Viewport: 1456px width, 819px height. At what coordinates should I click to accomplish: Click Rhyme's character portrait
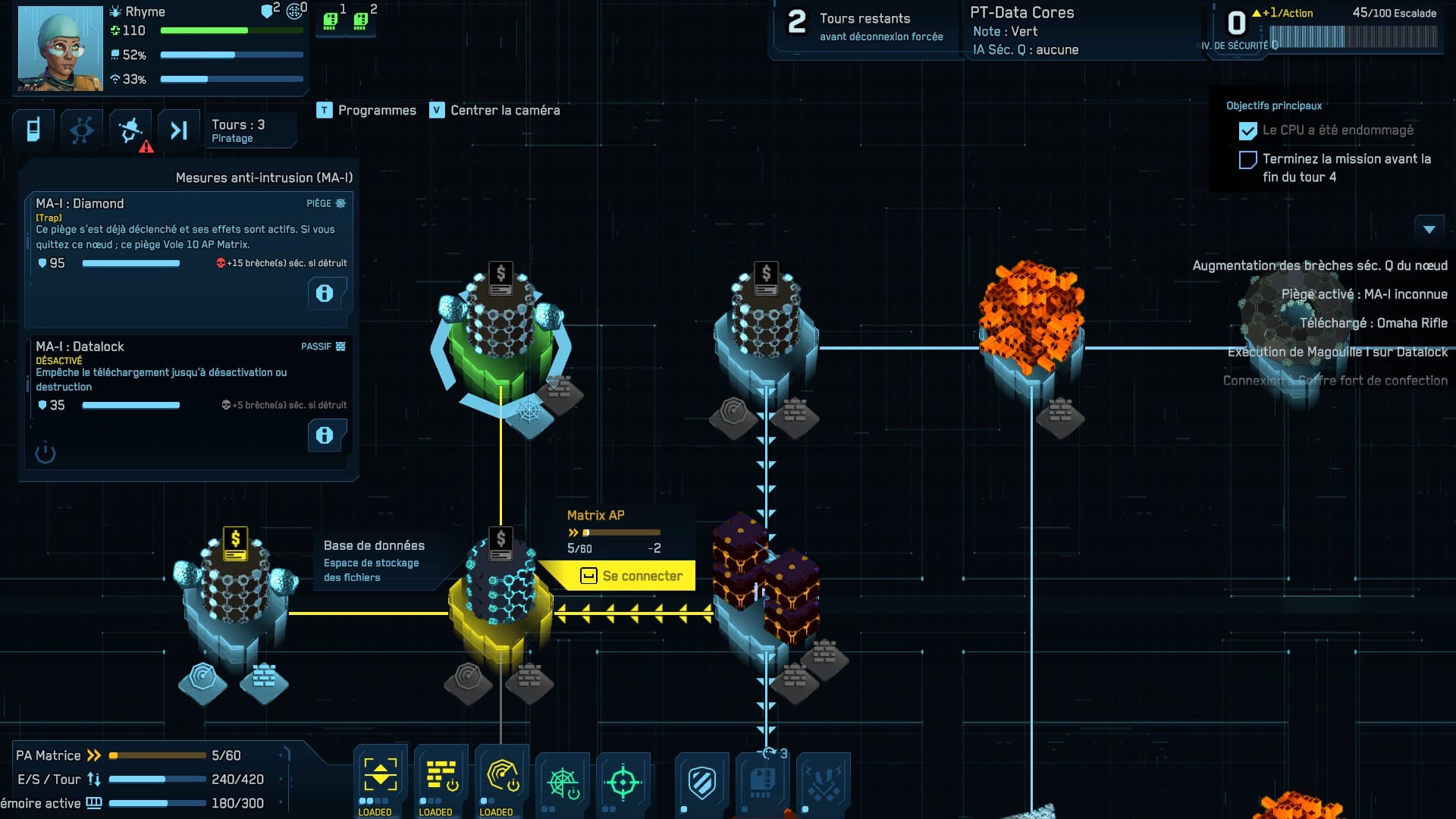[x=61, y=49]
